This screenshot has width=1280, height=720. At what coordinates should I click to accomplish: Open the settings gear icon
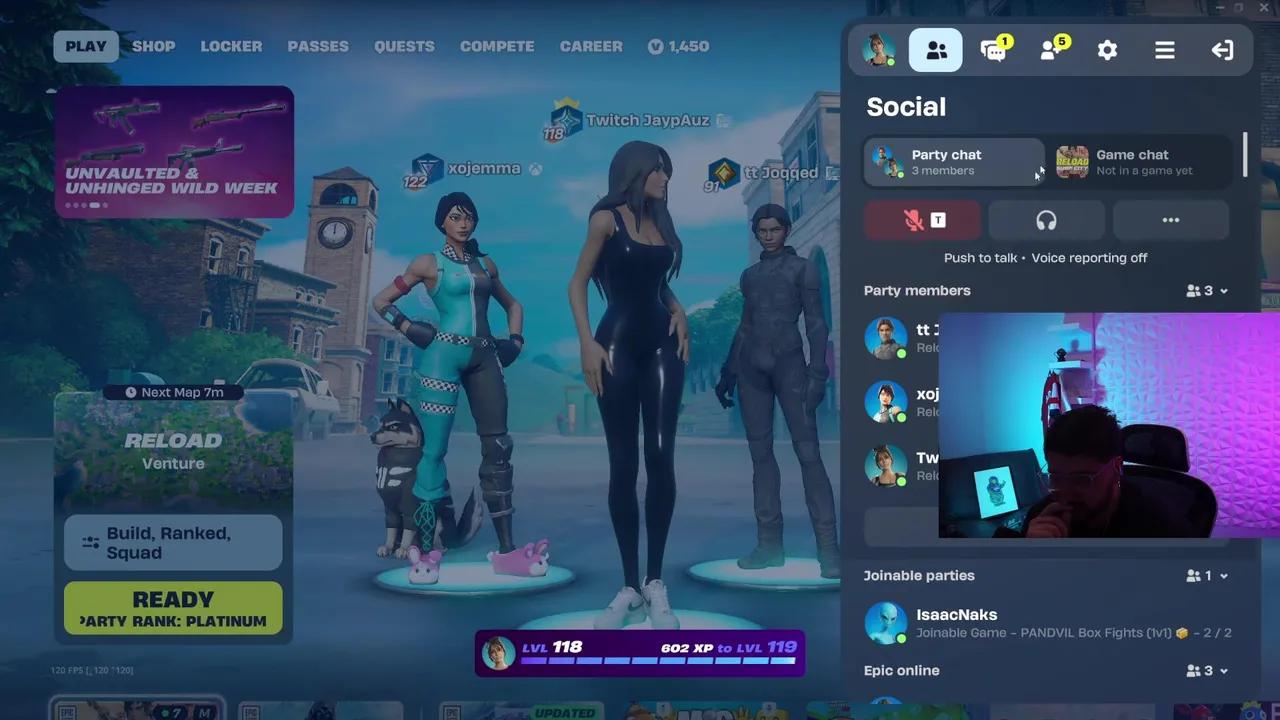(x=1107, y=50)
